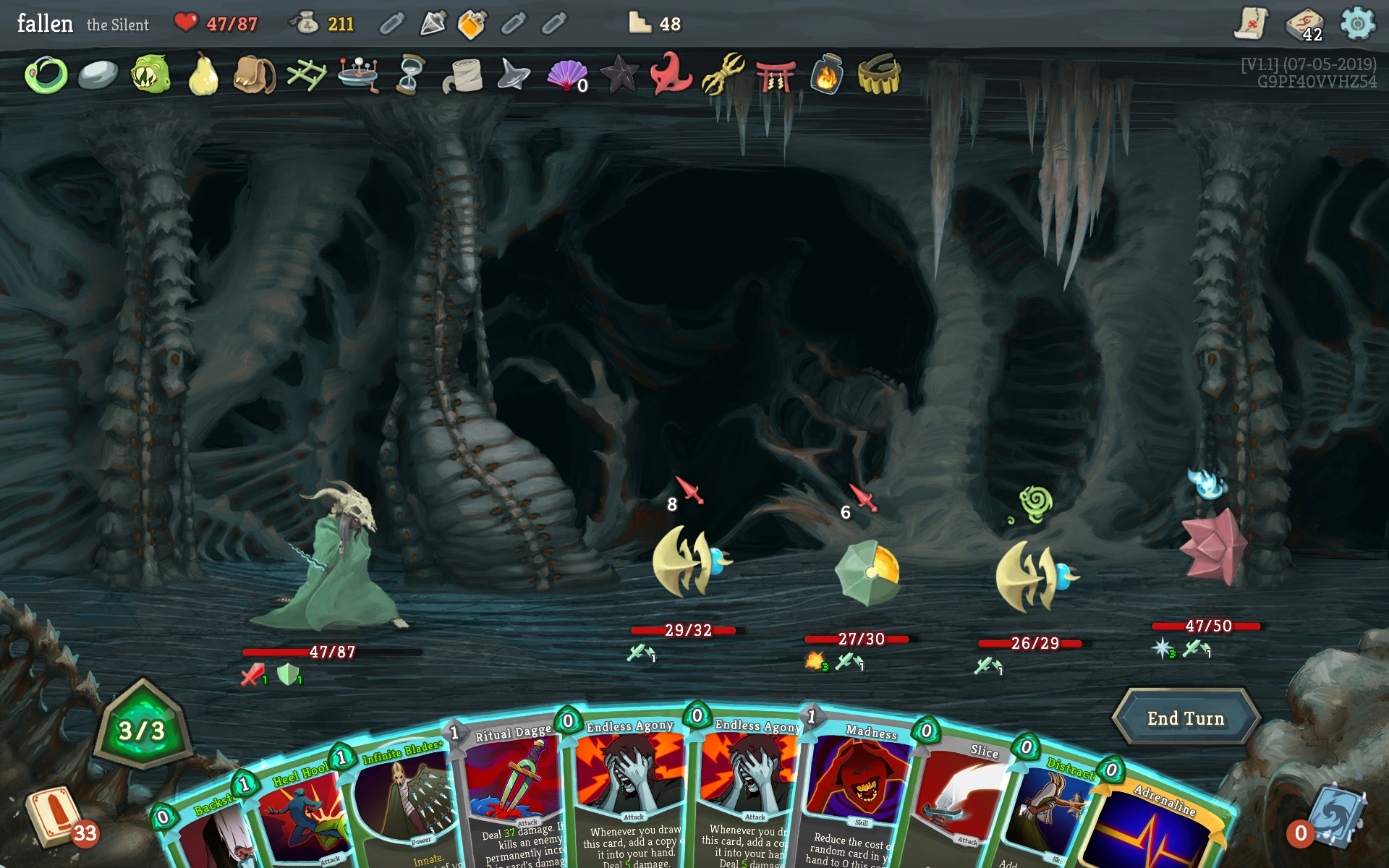Open the settings gear menu
The height and width of the screenshot is (868, 1389).
[1357, 24]
